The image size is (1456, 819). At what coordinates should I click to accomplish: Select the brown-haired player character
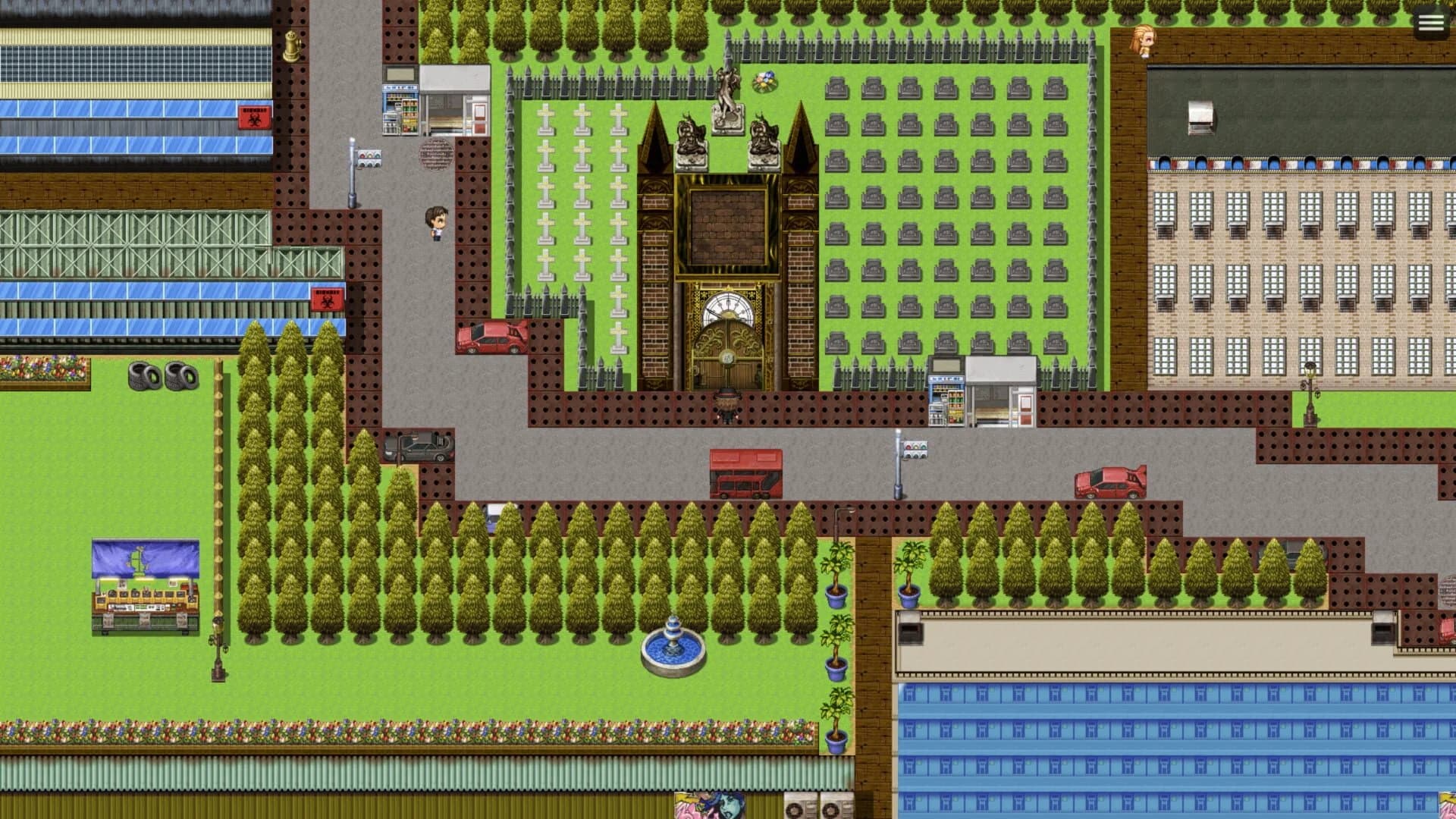click(x=438, y=224)
